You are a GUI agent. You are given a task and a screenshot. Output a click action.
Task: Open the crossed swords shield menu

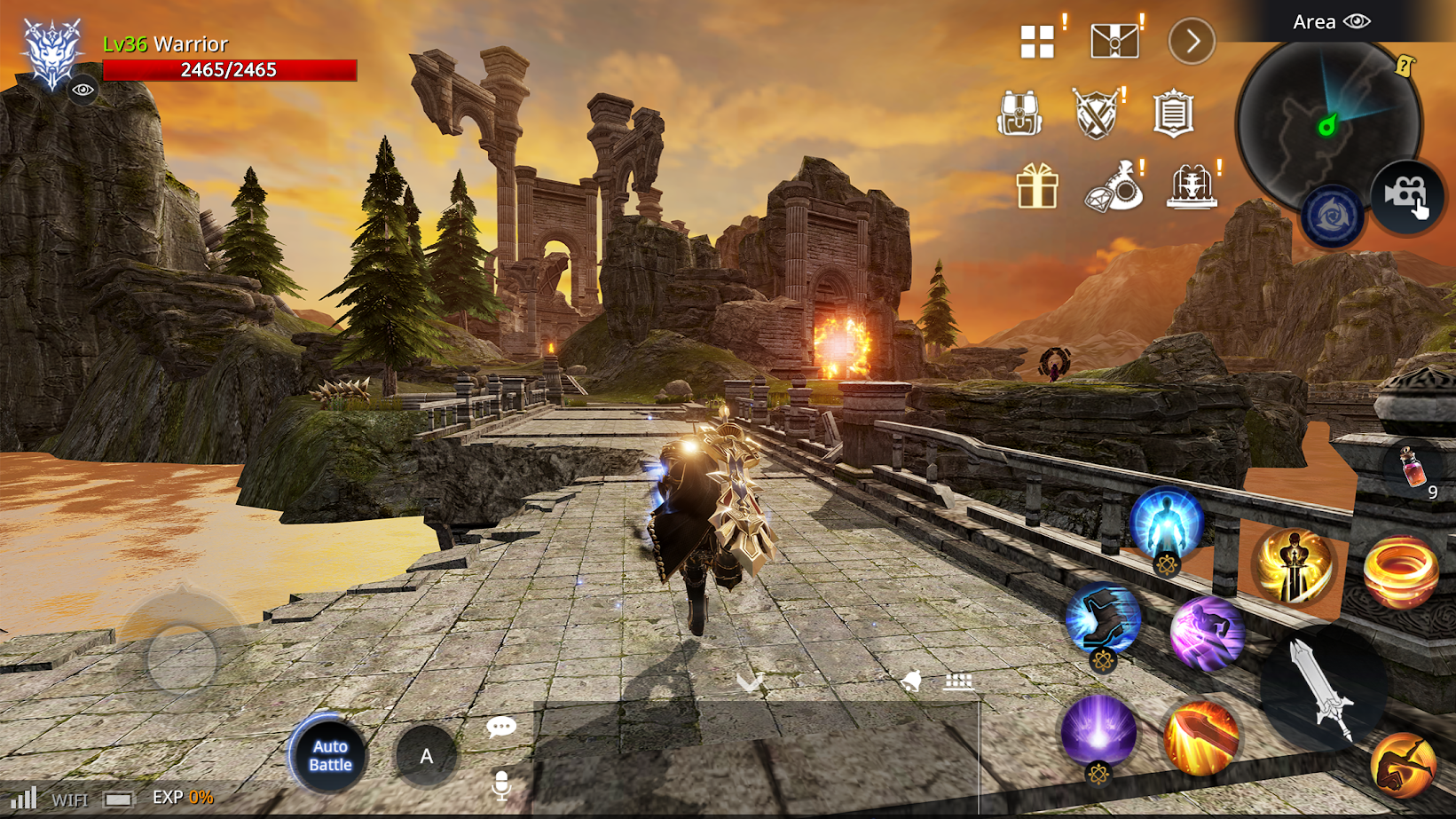(1096, 114)
